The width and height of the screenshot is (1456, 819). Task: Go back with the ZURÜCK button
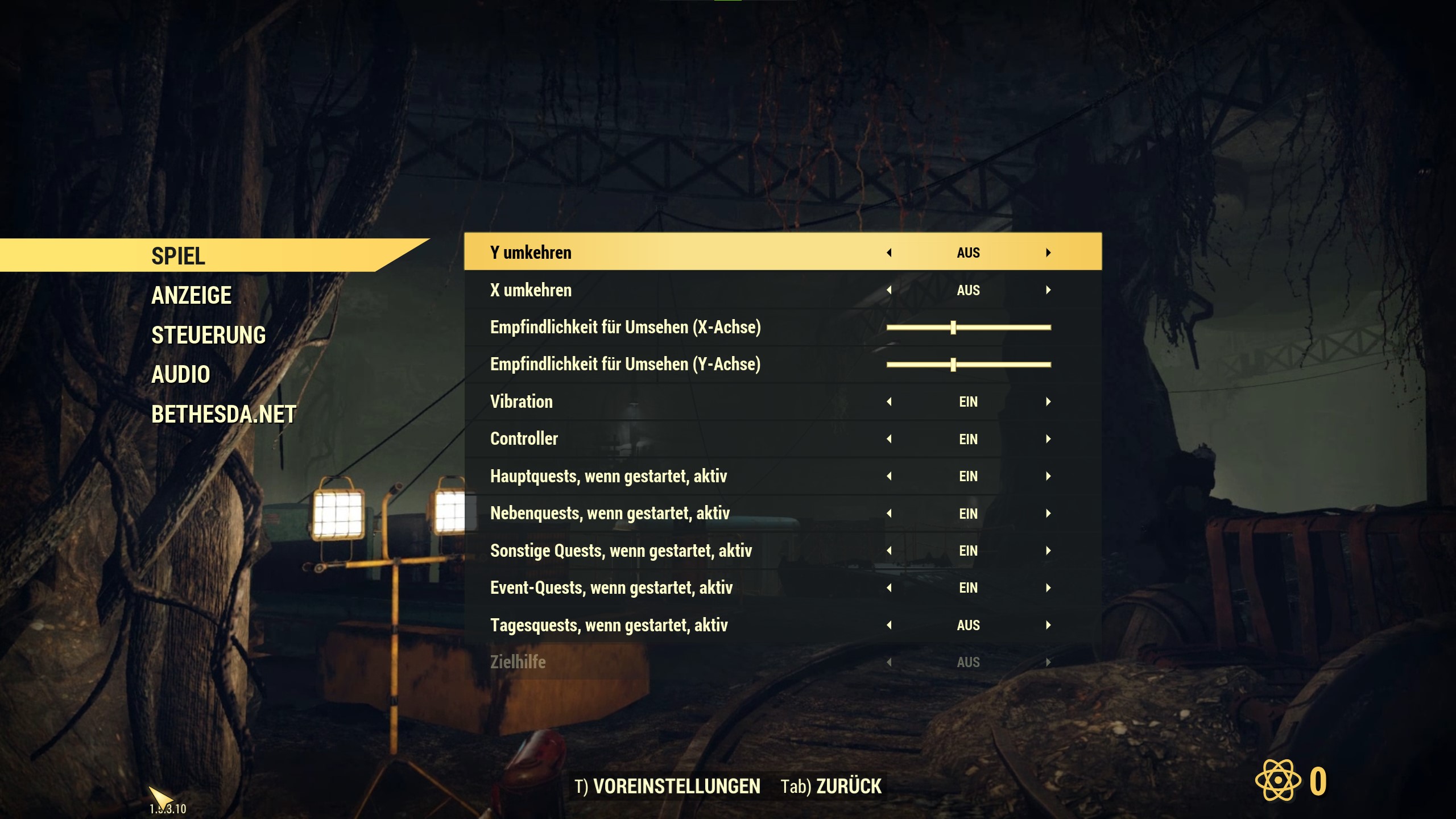click(831, 787)
